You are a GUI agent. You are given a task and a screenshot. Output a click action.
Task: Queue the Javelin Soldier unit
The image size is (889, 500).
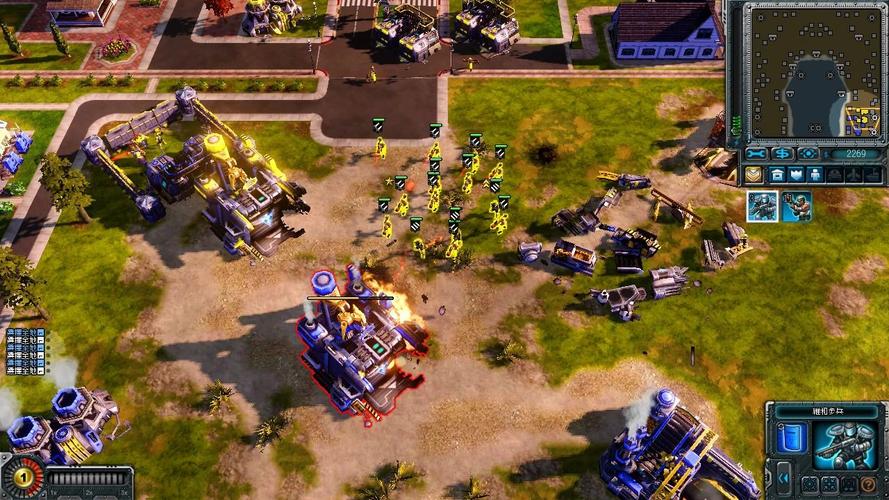(x=796, y=206)
